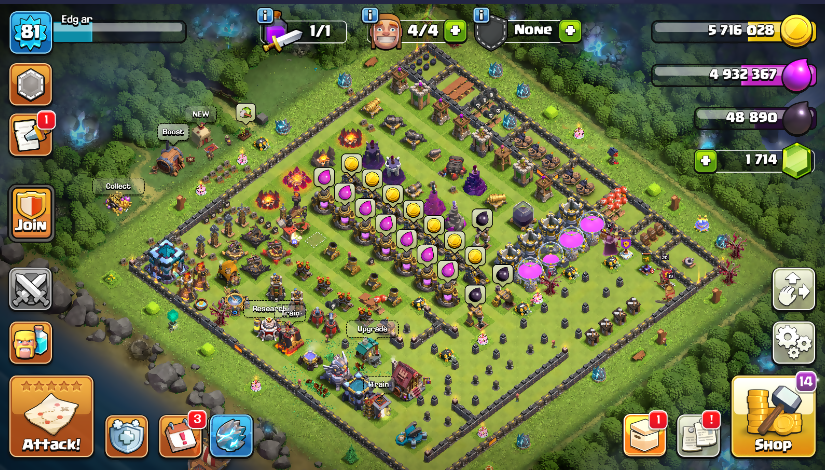This screenshot has width=825, height=470.
Task: Open the news scroll with red notification
Action: [30, 135]
